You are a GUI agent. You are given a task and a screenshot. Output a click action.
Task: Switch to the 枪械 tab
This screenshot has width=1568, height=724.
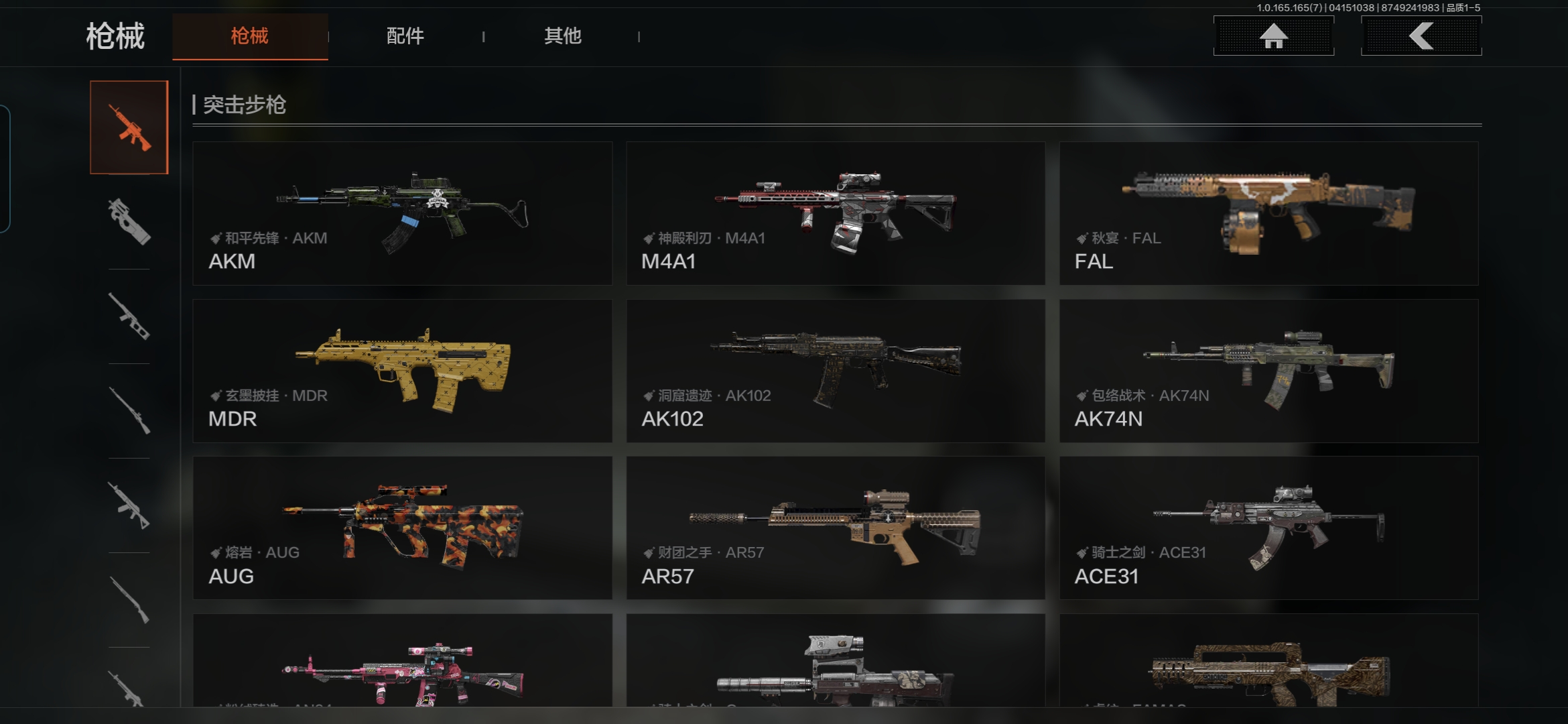pos(249,36)
